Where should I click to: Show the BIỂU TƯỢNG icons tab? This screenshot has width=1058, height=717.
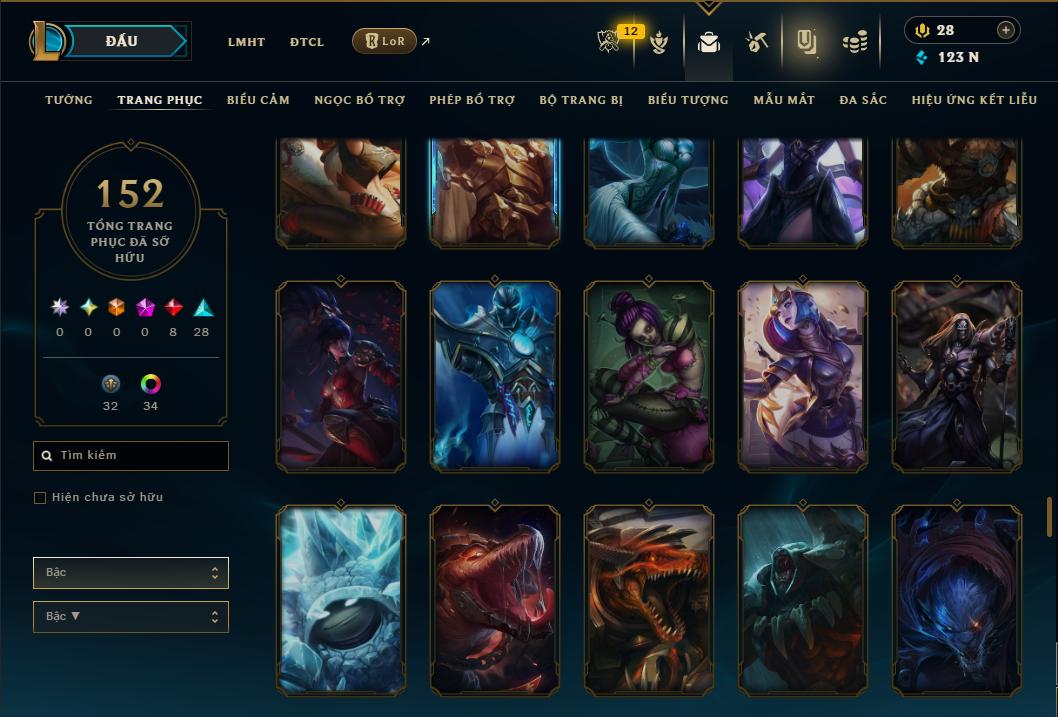pyautogui.click(x=688, y=100)
